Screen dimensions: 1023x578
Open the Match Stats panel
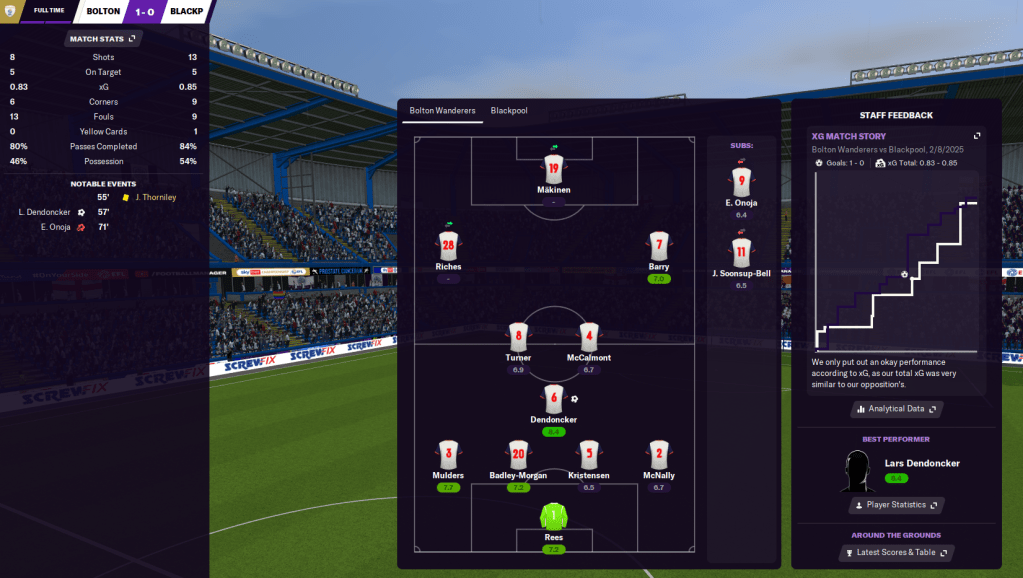click(x=104, y=39)
